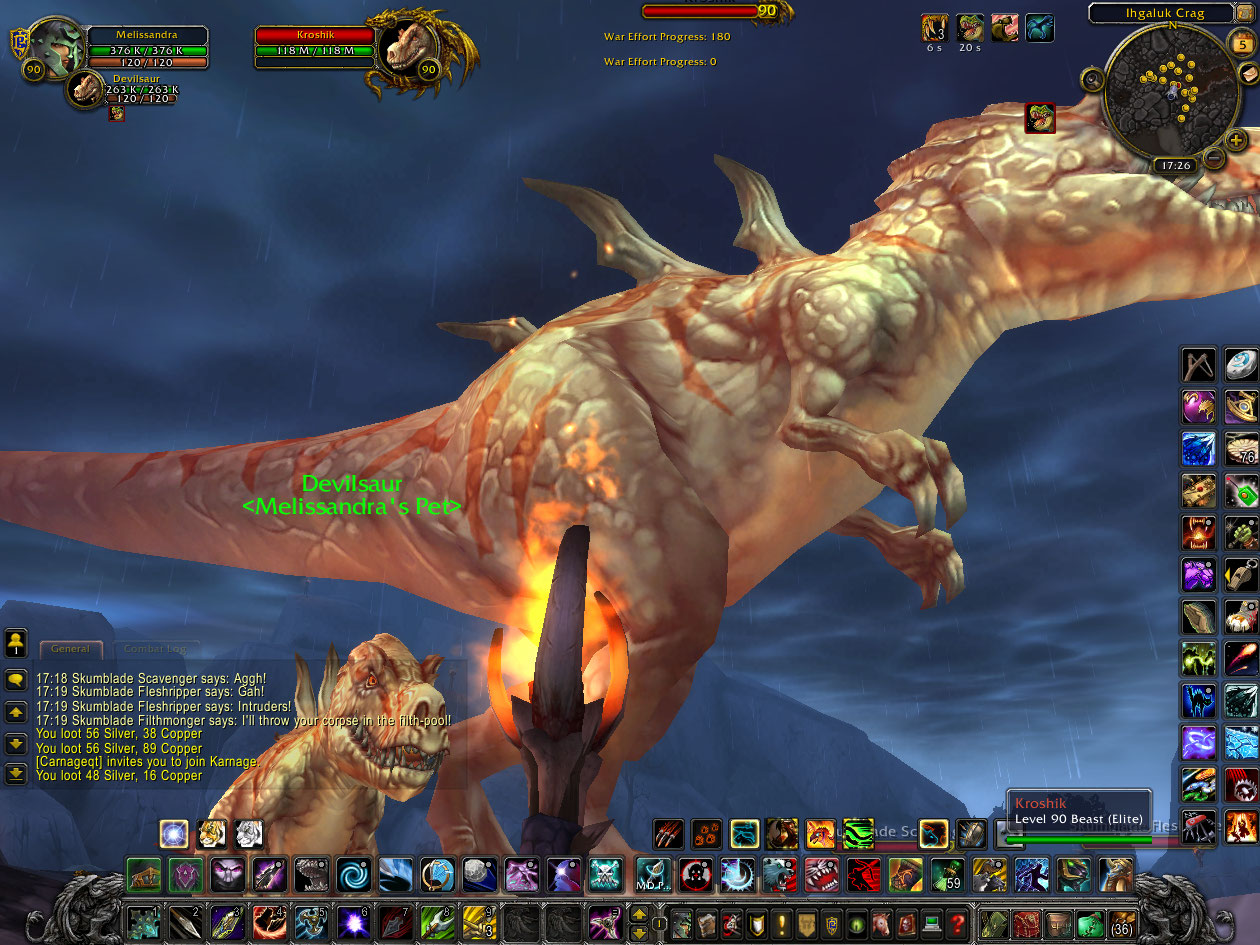
Task: Open the calendar button showing day 5
Action: (1242, 43)
